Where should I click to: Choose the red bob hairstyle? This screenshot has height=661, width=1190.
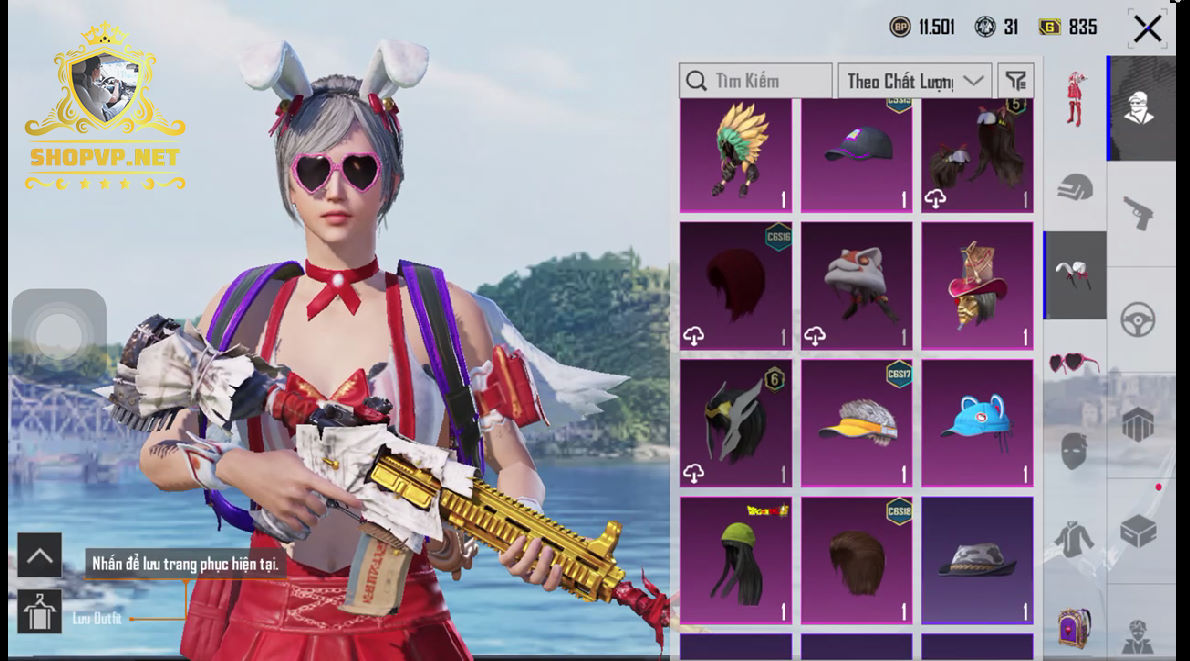click(736, 286)
